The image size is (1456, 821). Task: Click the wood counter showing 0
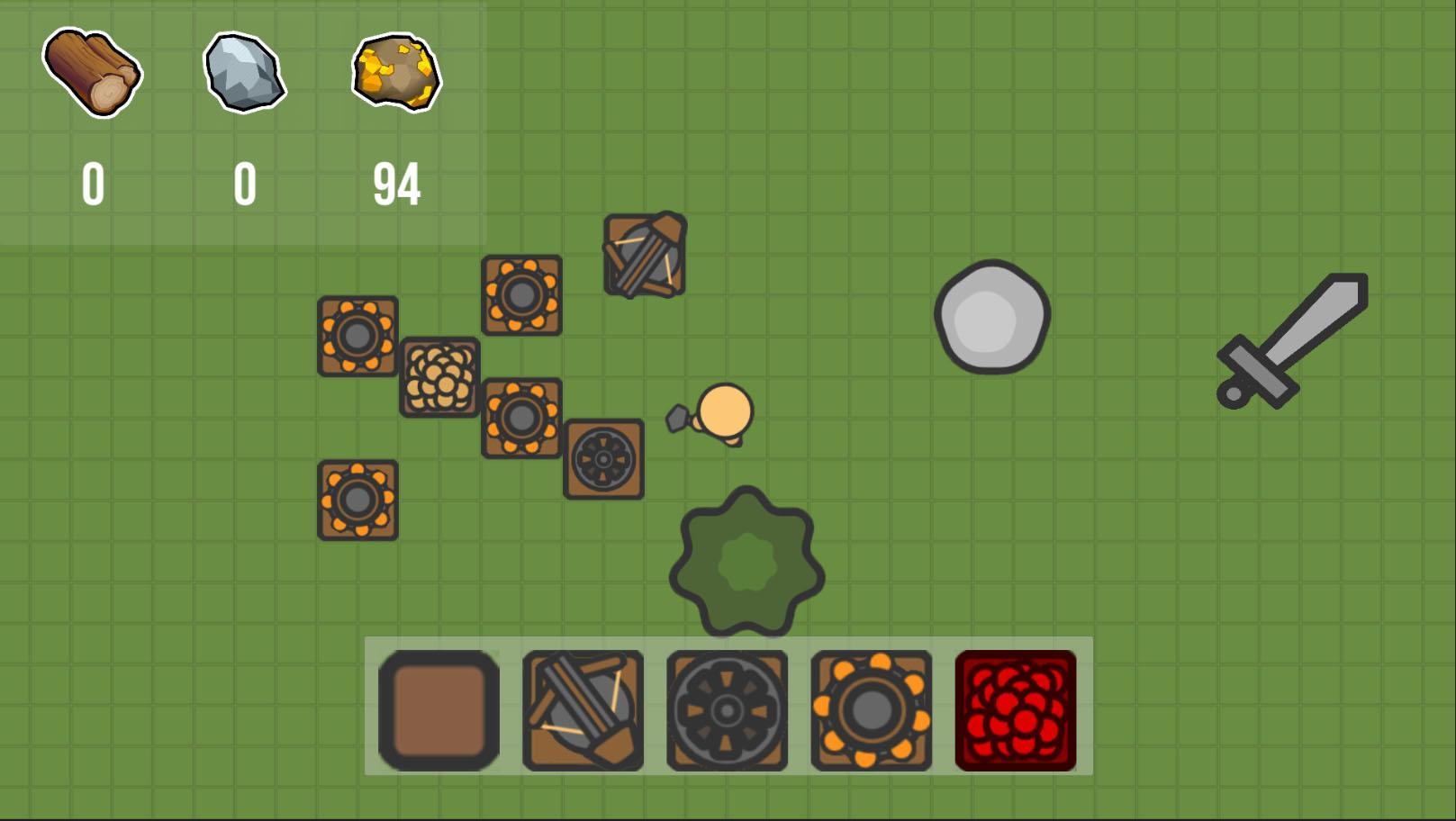[x=93, y=185]
